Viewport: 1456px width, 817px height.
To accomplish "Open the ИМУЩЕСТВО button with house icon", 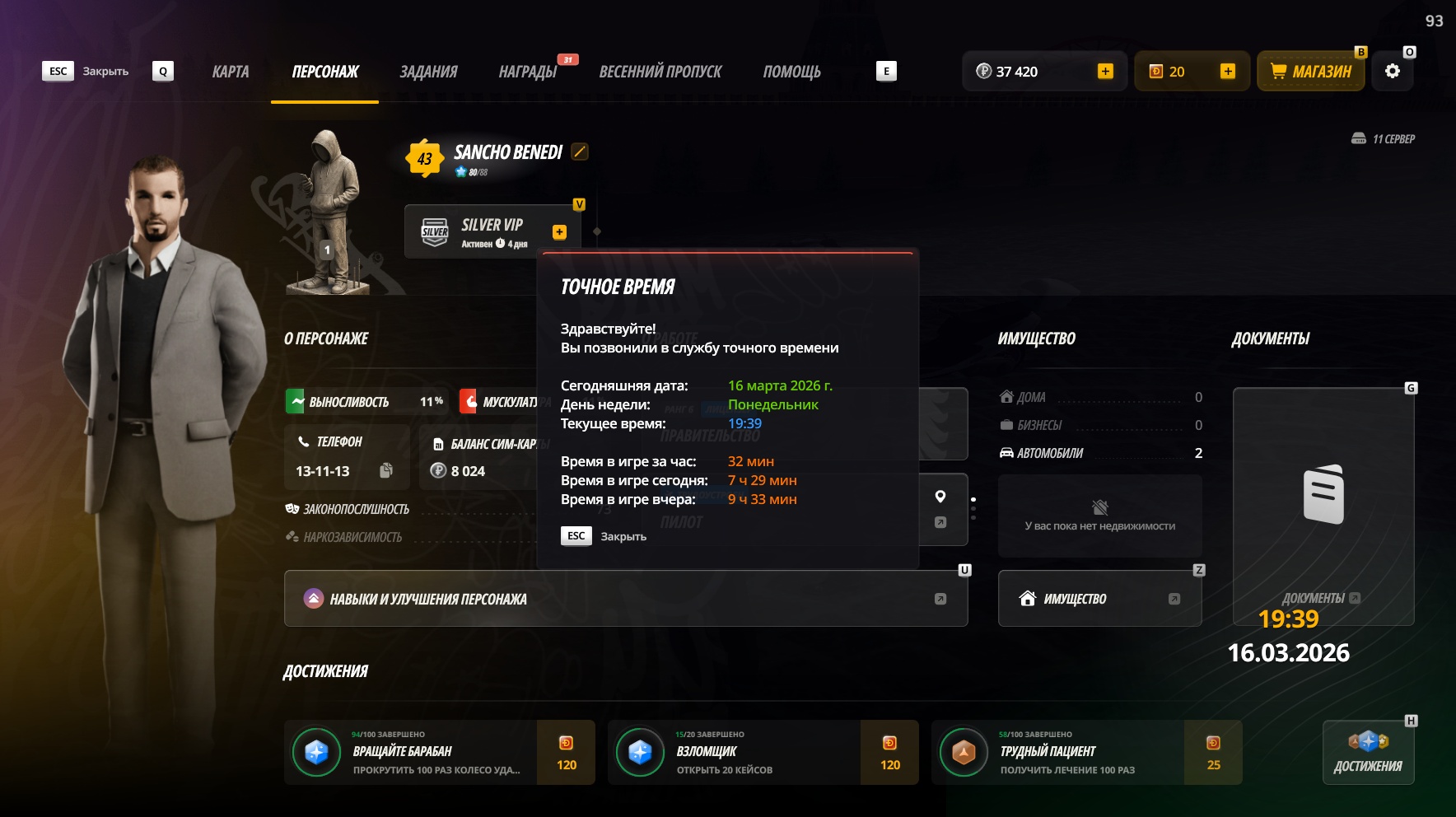I will pyautogui.click(x=1099, y=599).
